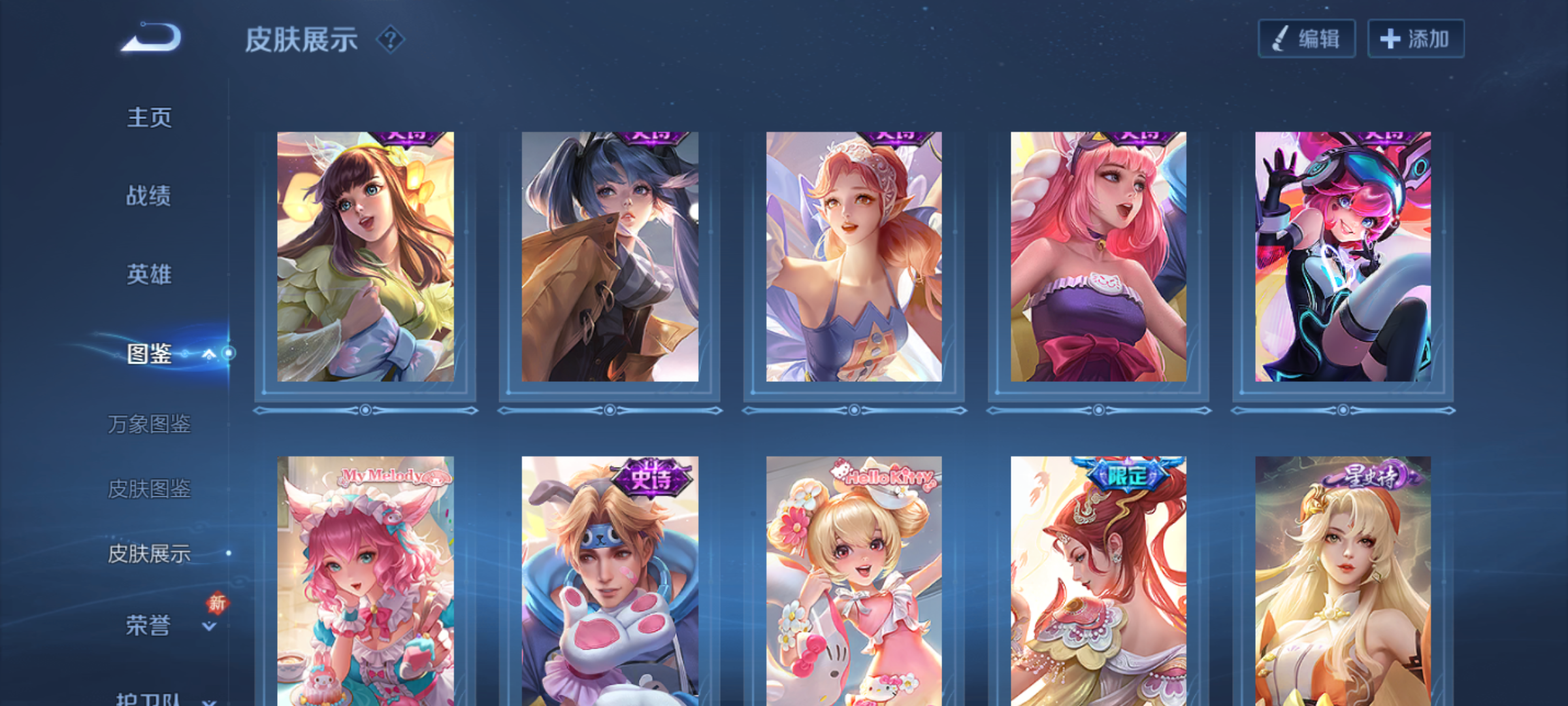The width and height of the screenshot is (1568, 706).
Task: Switch to the 主页 home tab
Action: (149, 118)
